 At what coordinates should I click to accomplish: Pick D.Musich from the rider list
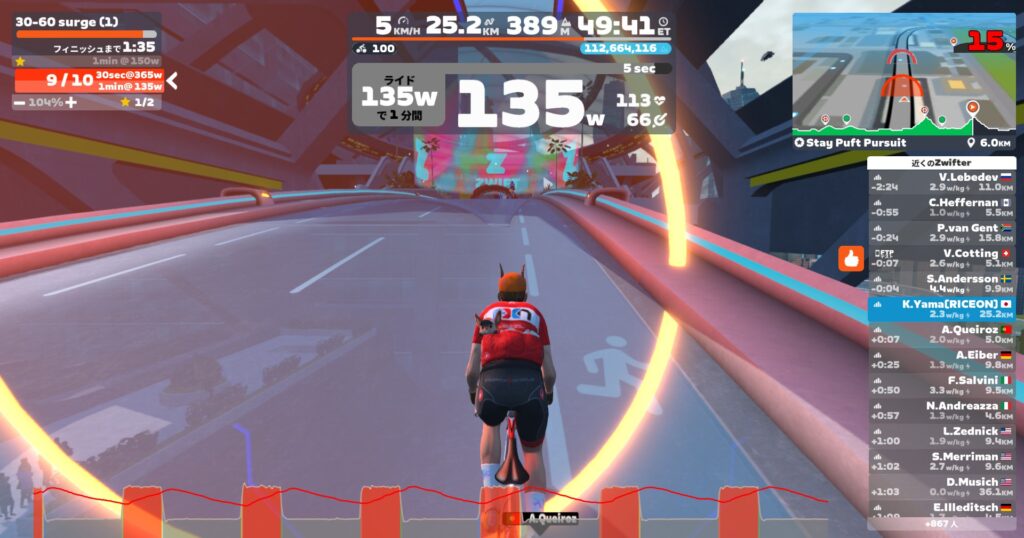[x=941, y=487]
